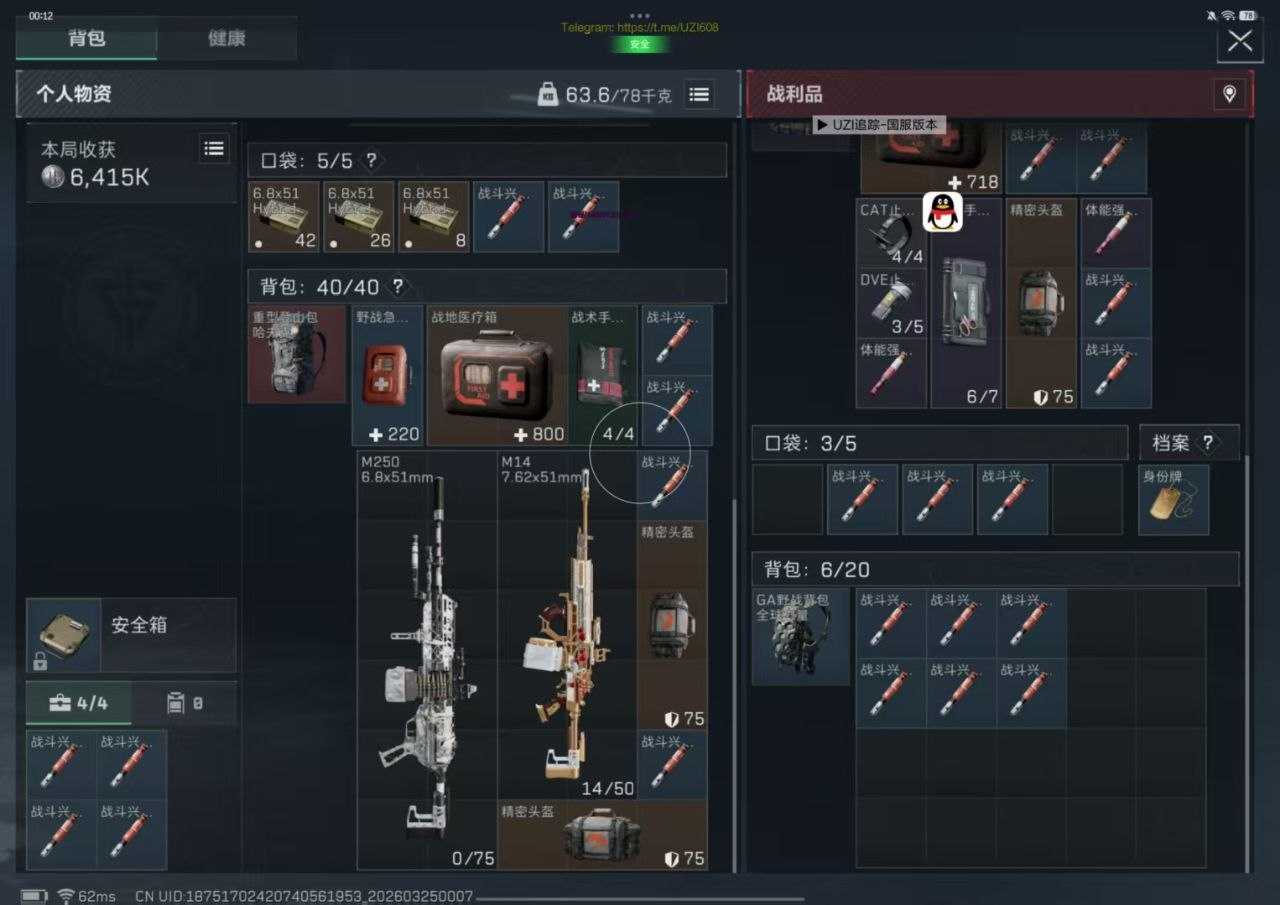1280x905 pixels.
Task: Show the 口袋 5/5 help tooltip
Action: coord(371,160)
